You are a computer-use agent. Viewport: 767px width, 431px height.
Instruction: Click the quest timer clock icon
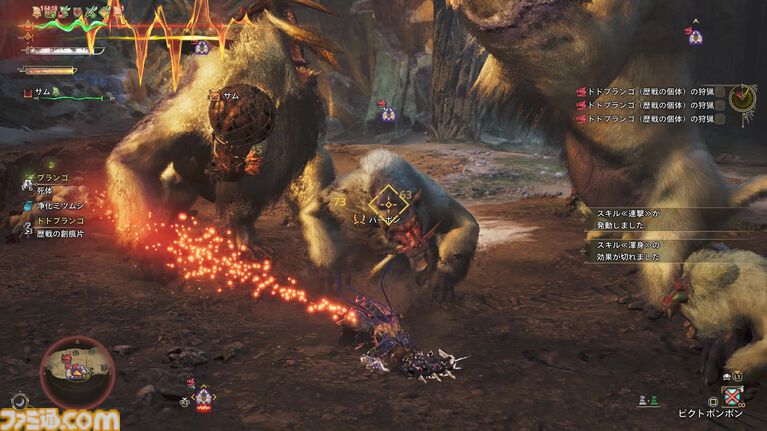[743, 98]
